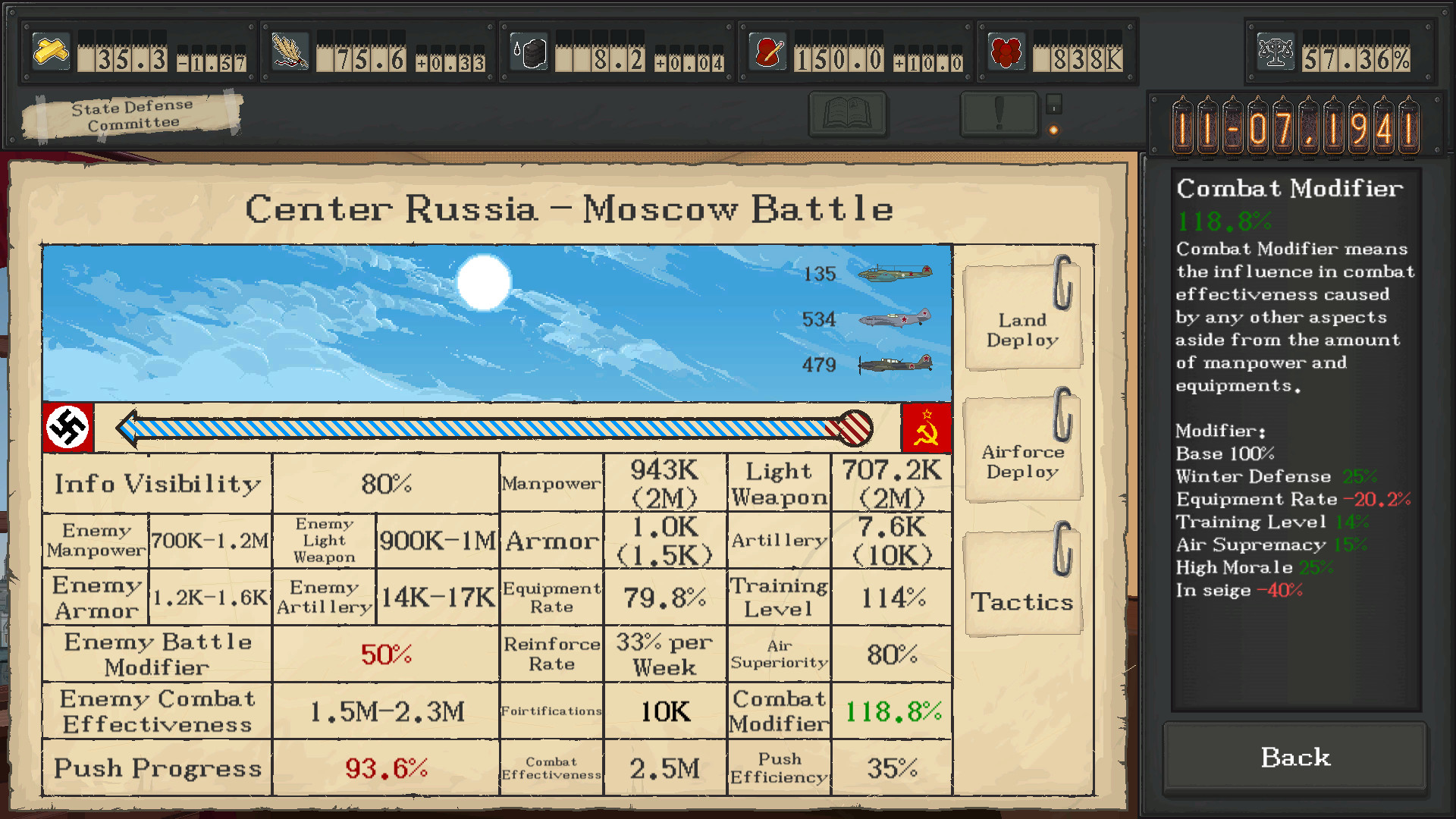The image size is (1456, 819).
Task: Open the book journal icon
Action: 847,114
